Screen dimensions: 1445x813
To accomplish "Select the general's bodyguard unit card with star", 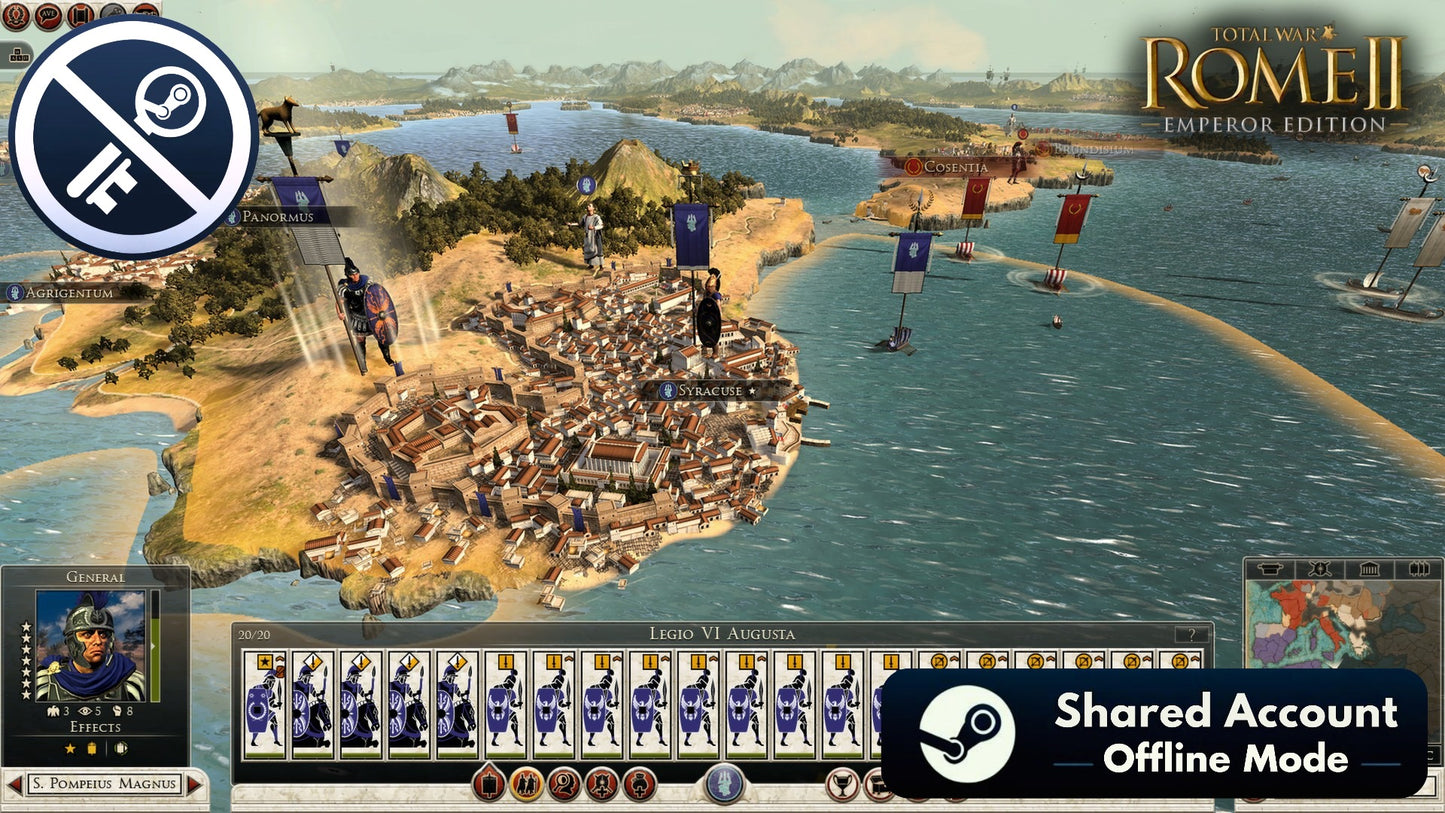I will (264, 700).
